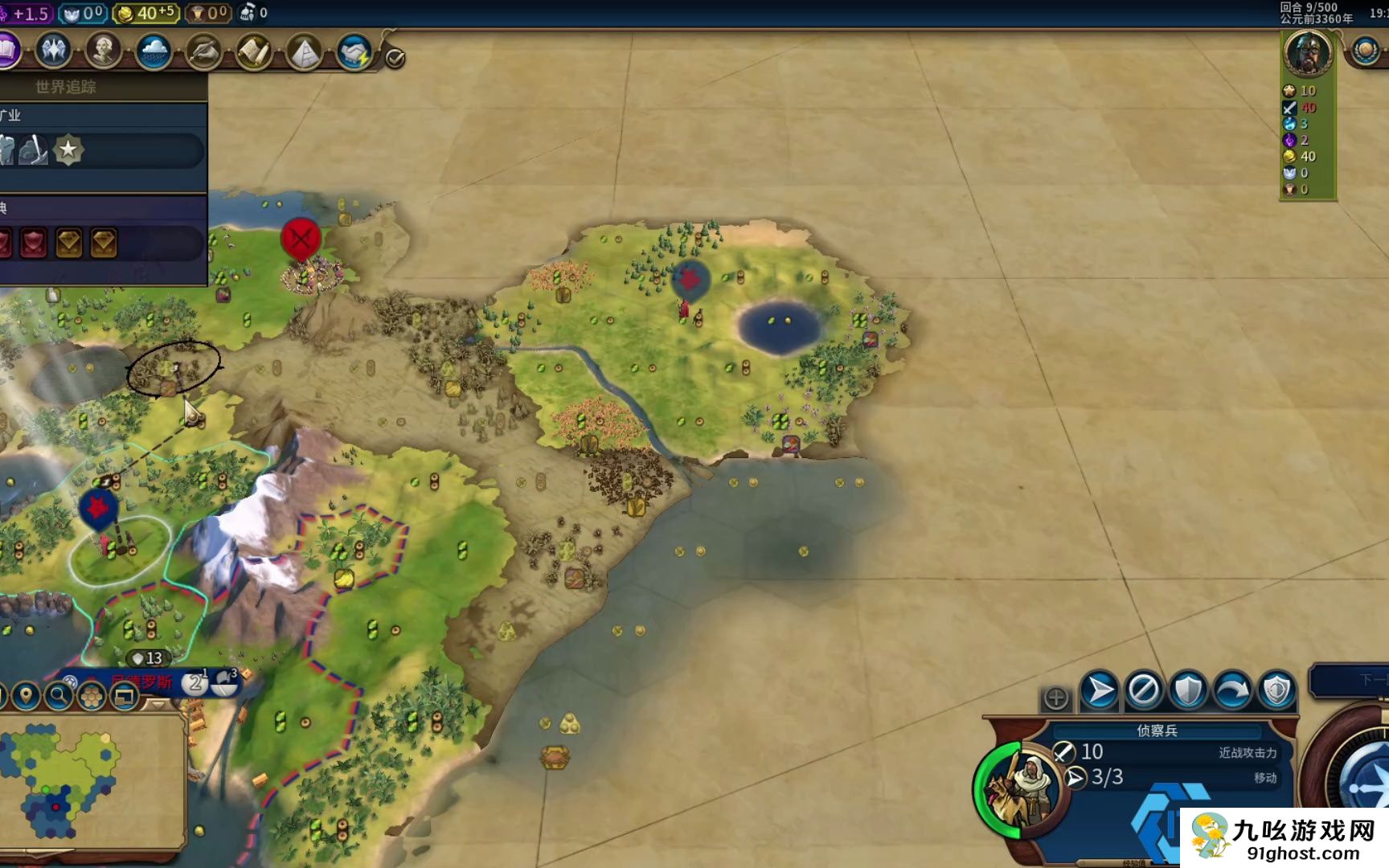Open the handshake-and-lightning emergencies panel
This screenshot has height=868, width=1389.
354,52
